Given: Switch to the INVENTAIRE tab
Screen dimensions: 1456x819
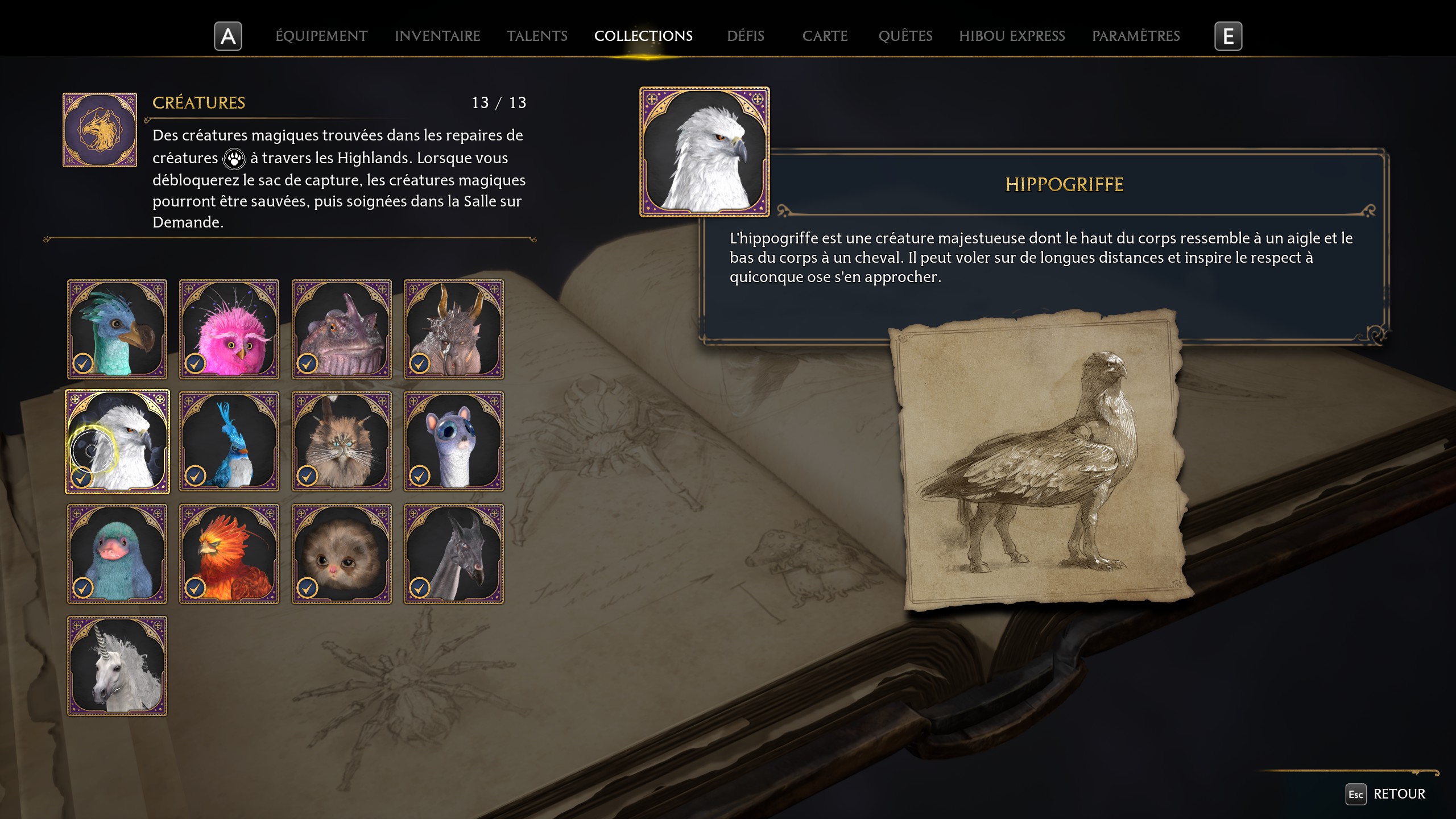Looking at the screenshot, I should pos(438,35).
